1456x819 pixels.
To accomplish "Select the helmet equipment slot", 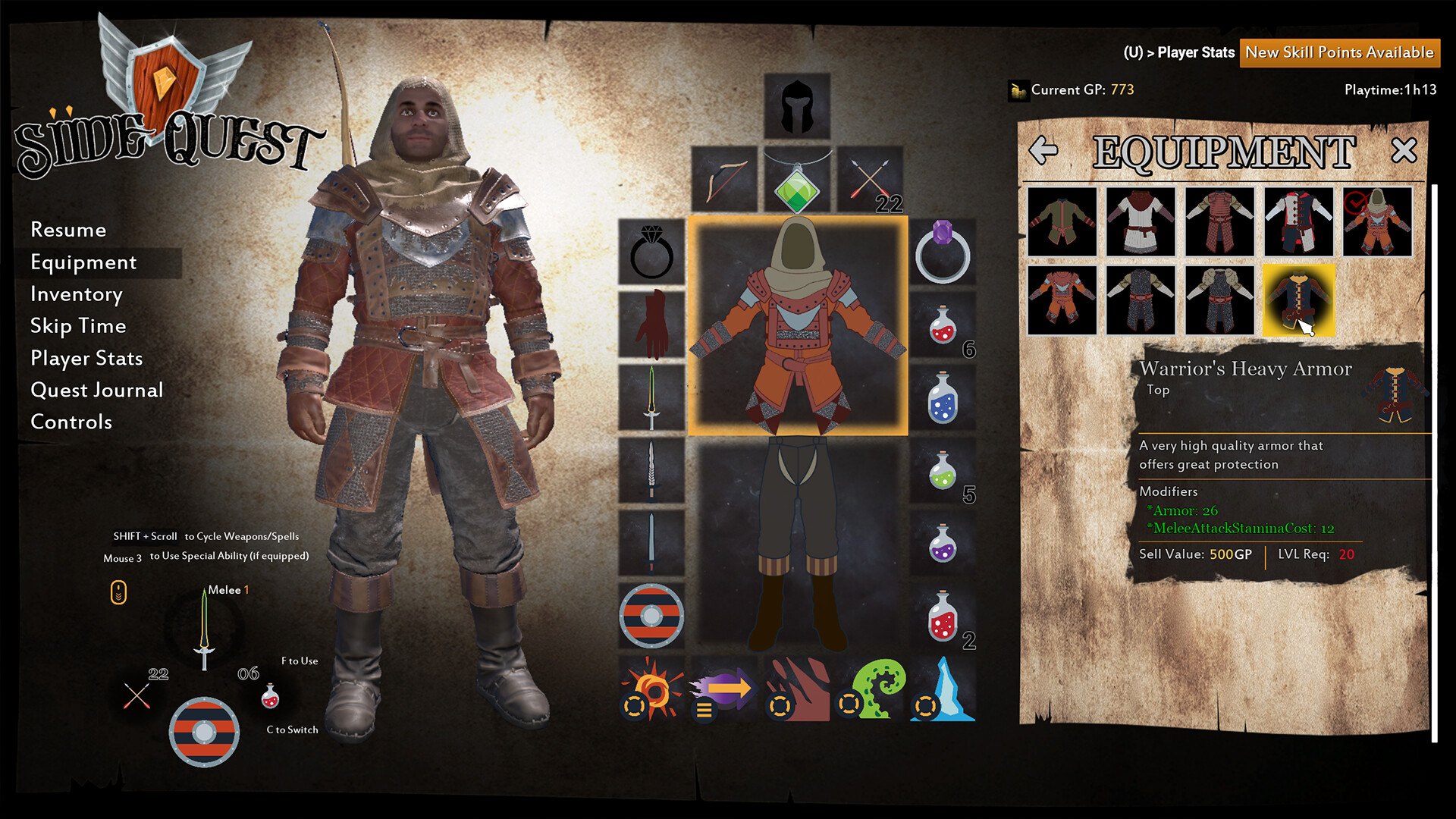I will [x=797, y=104].
